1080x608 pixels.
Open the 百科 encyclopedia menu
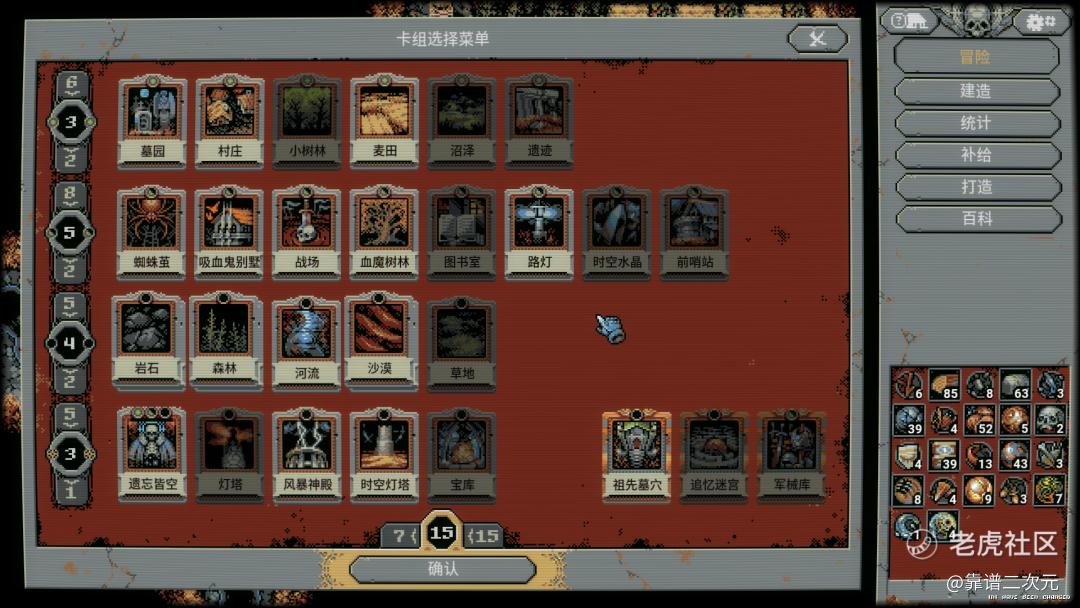(976, 219)
